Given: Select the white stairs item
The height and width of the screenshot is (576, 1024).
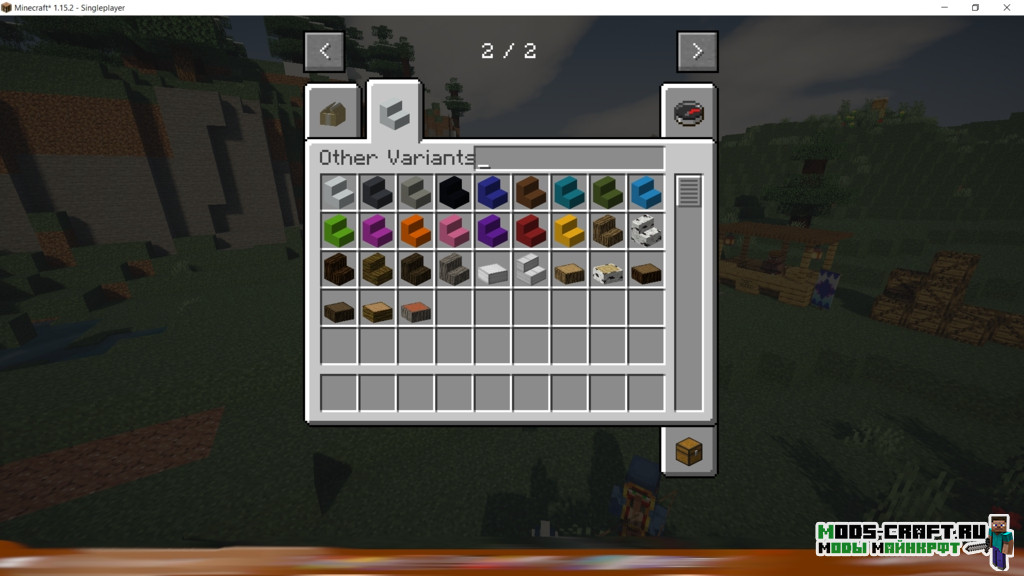Looking at the screenshot, I should point(339,192).
